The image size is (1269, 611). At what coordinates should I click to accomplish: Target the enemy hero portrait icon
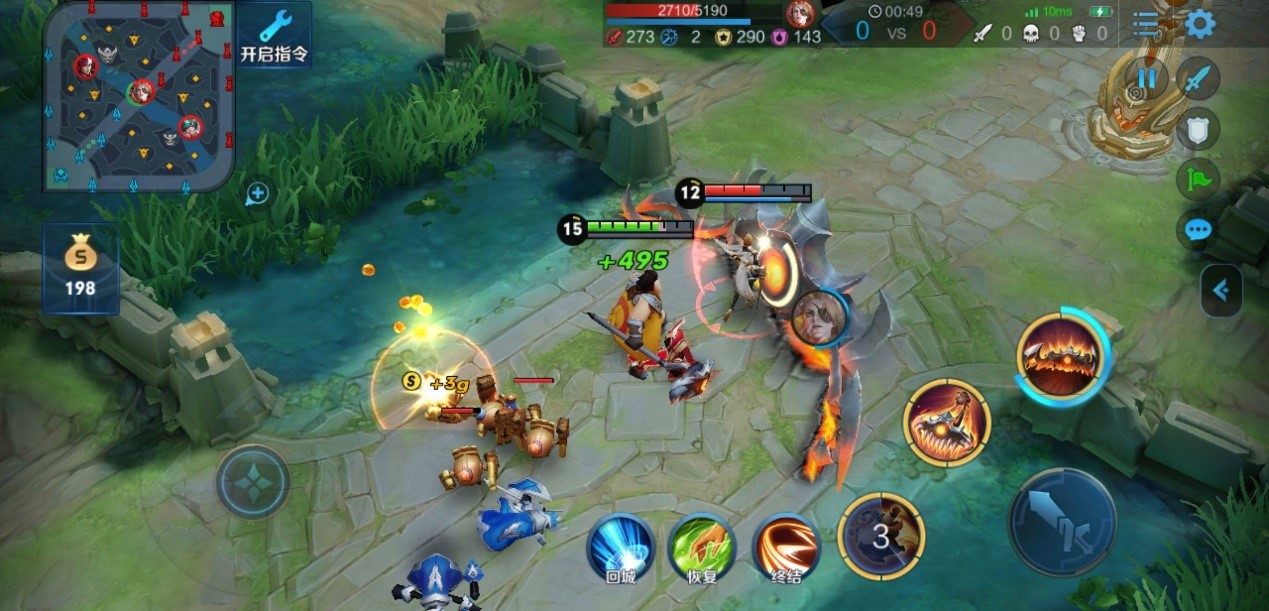point(819,318)
